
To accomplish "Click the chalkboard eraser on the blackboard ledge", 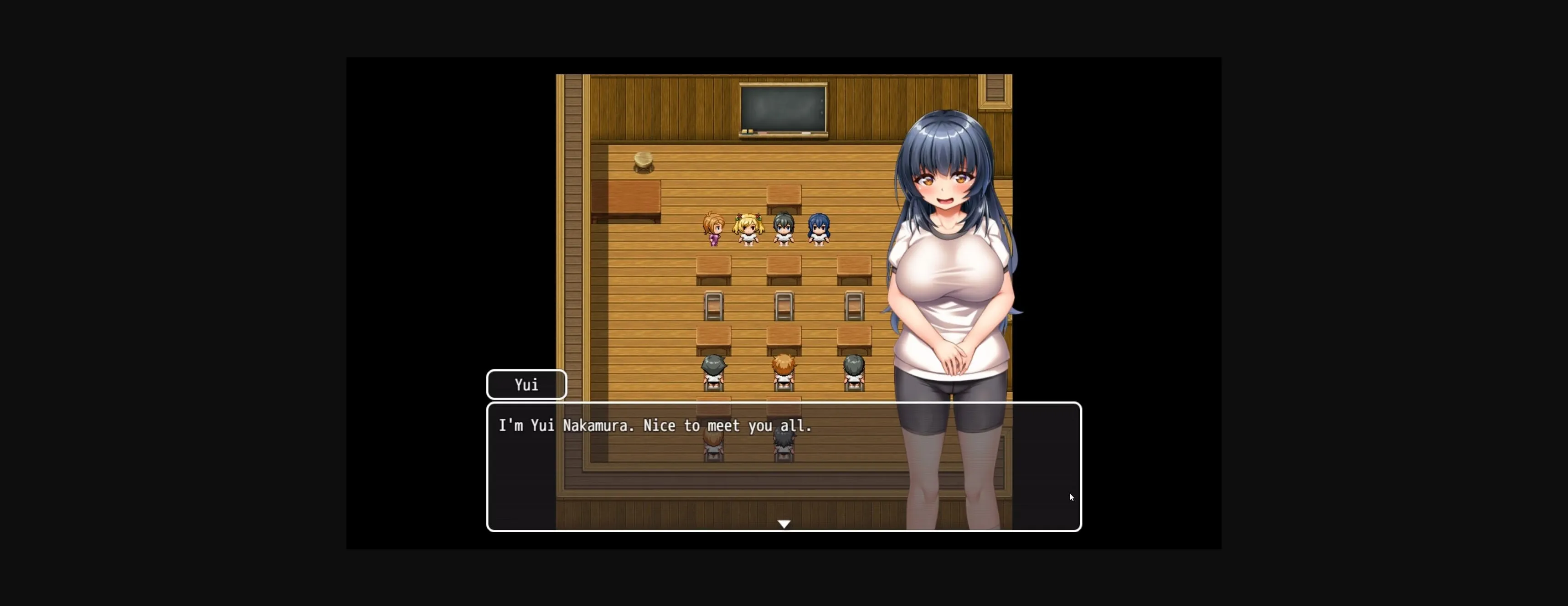I will (x=747, y=132).
